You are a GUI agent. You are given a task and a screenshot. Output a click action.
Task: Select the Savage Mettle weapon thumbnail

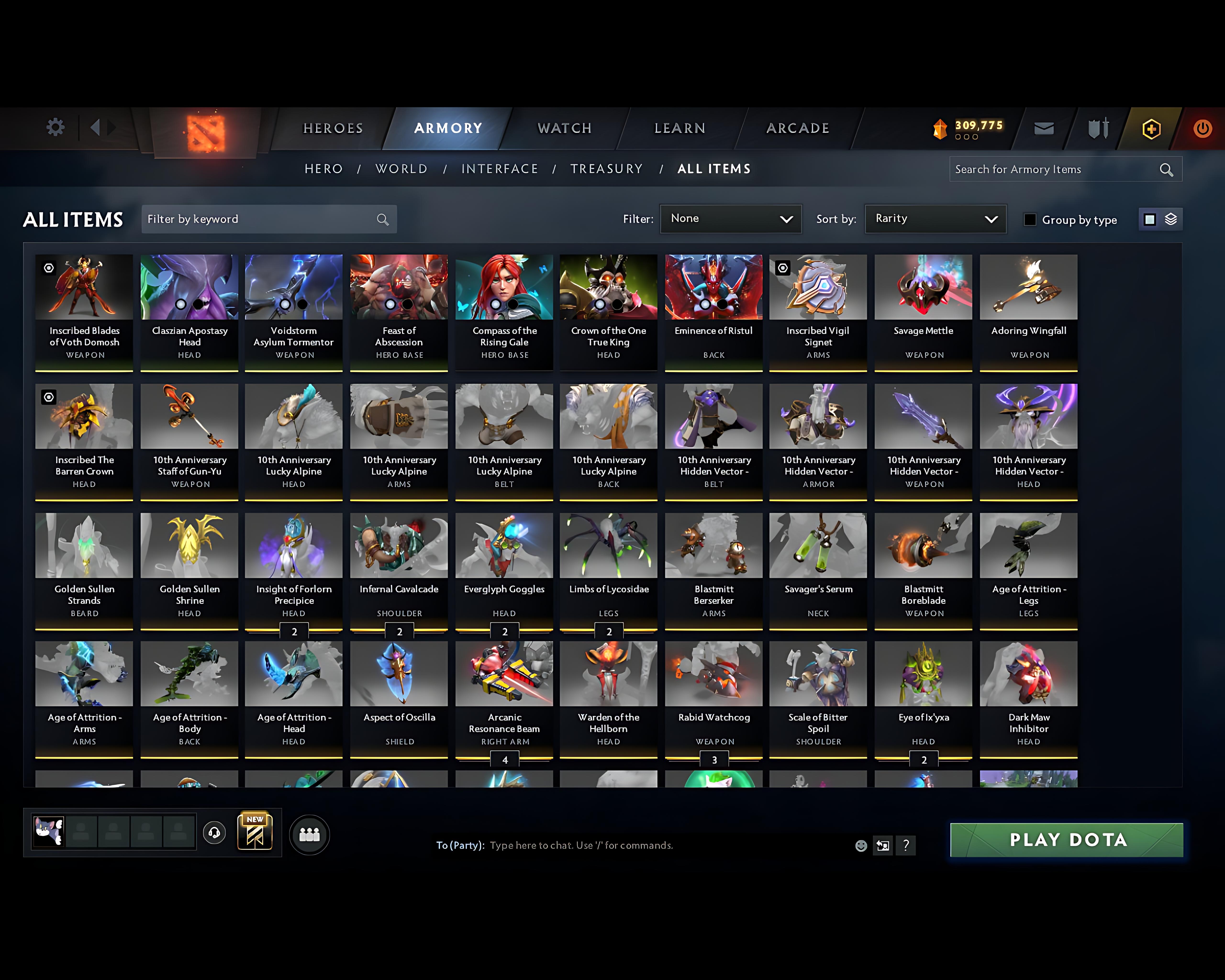tap(923, 287)
